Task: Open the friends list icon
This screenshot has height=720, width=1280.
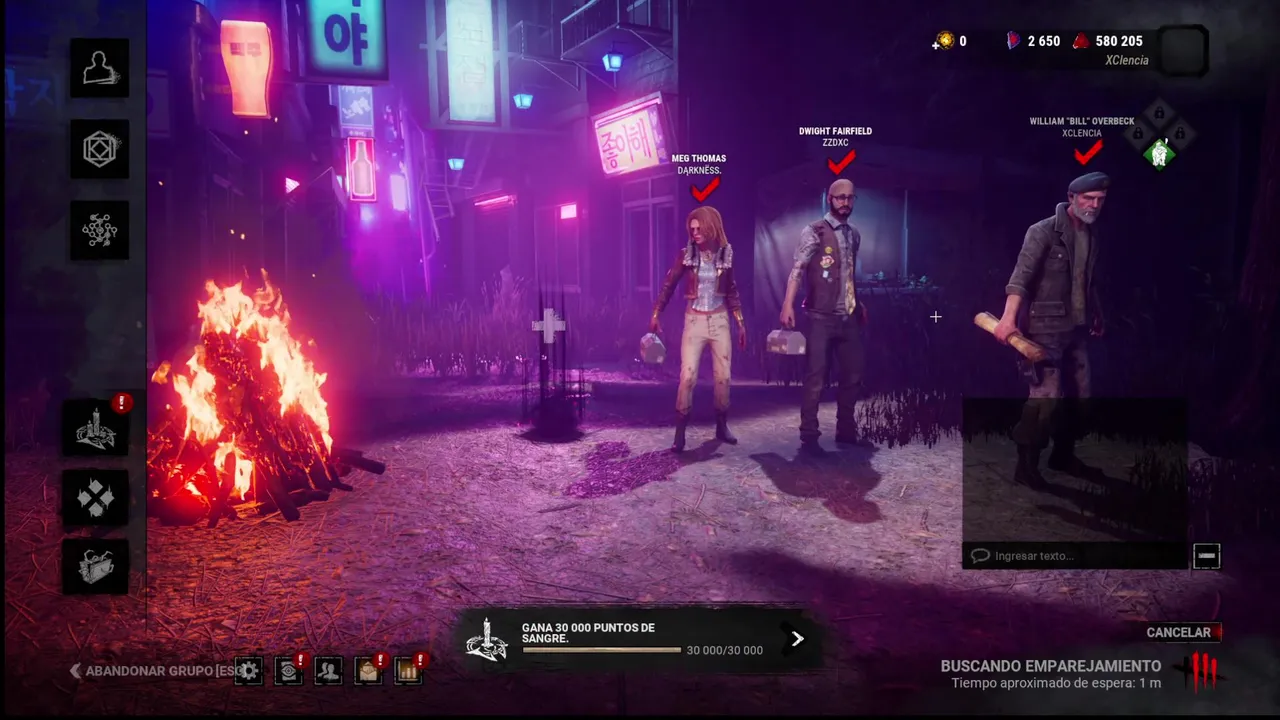Action: 328,670
